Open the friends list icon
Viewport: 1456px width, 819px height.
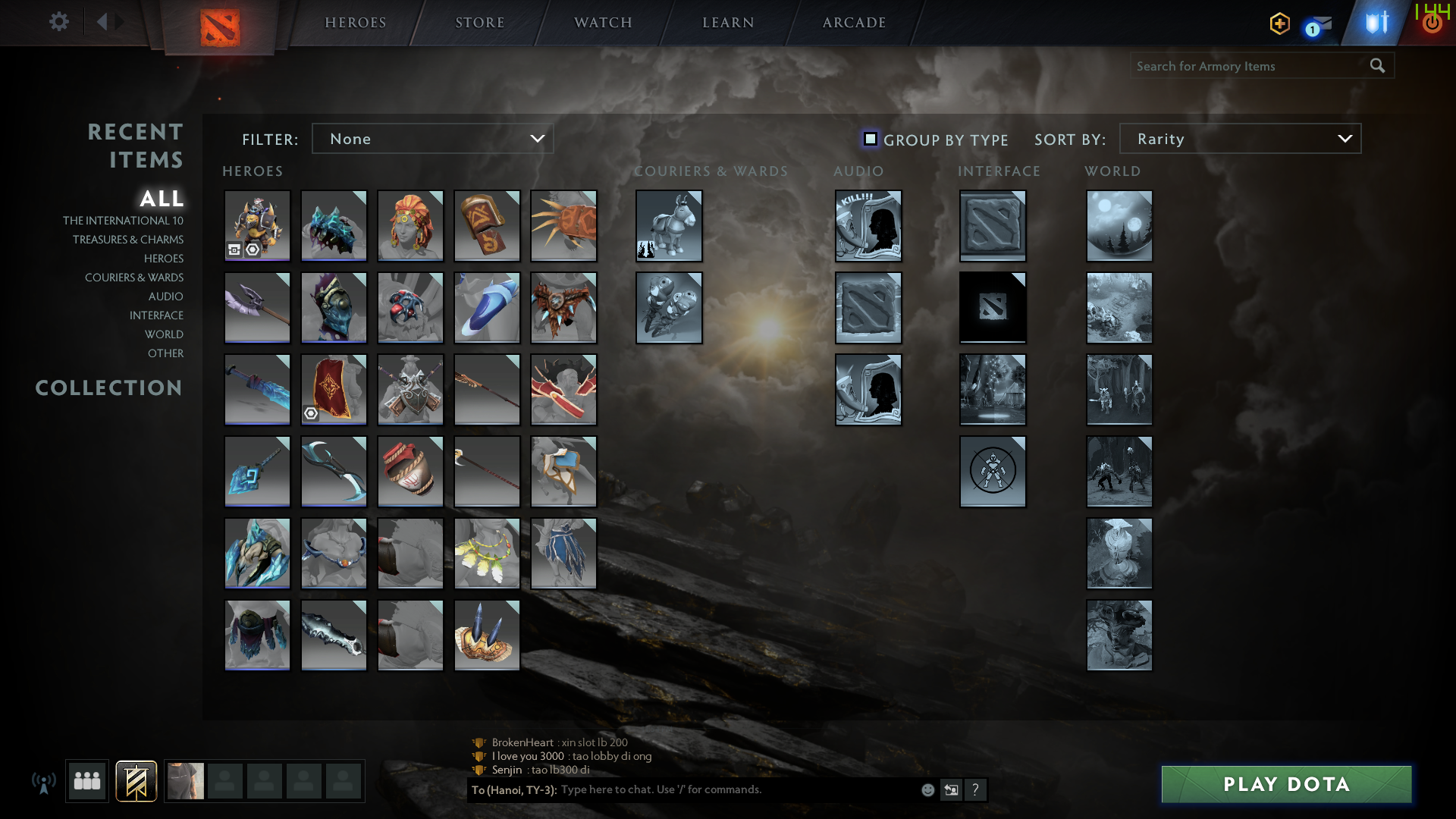(x=86, y=781)
